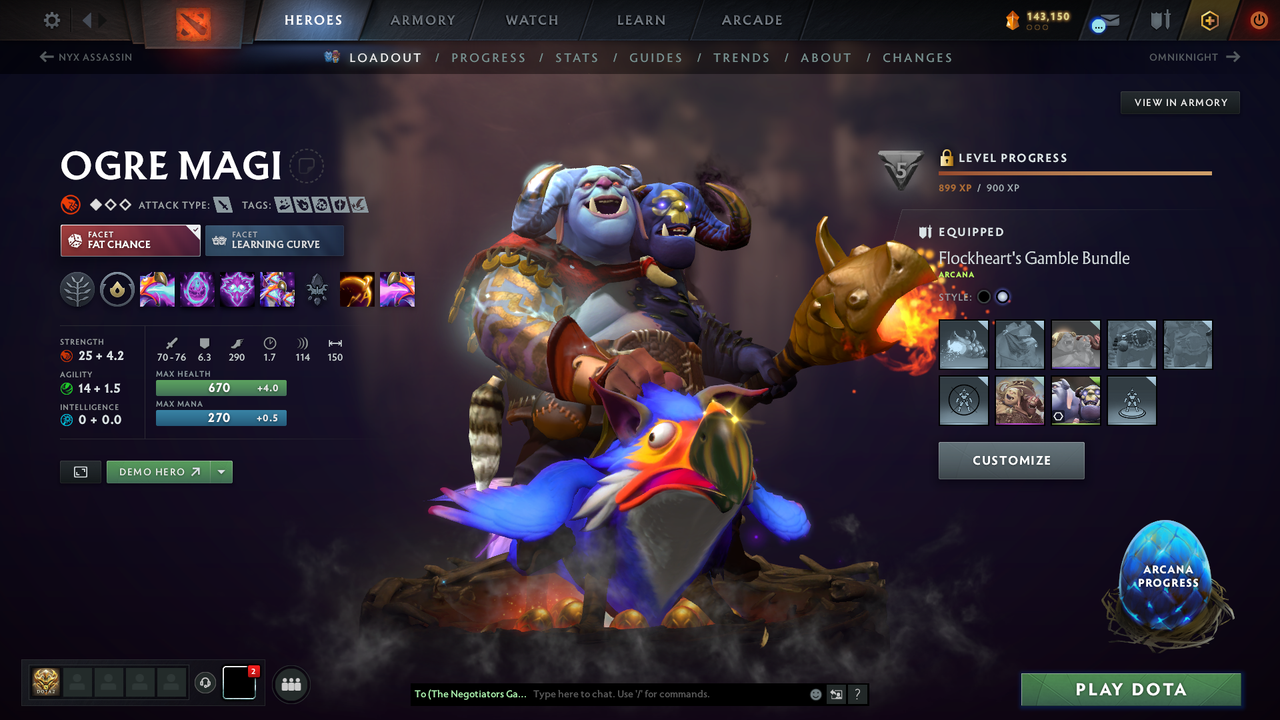Screen dimensions: 1280x720
Task: Click the Dota Plus hexagon icon
Action: click(x=1209, y=20)
